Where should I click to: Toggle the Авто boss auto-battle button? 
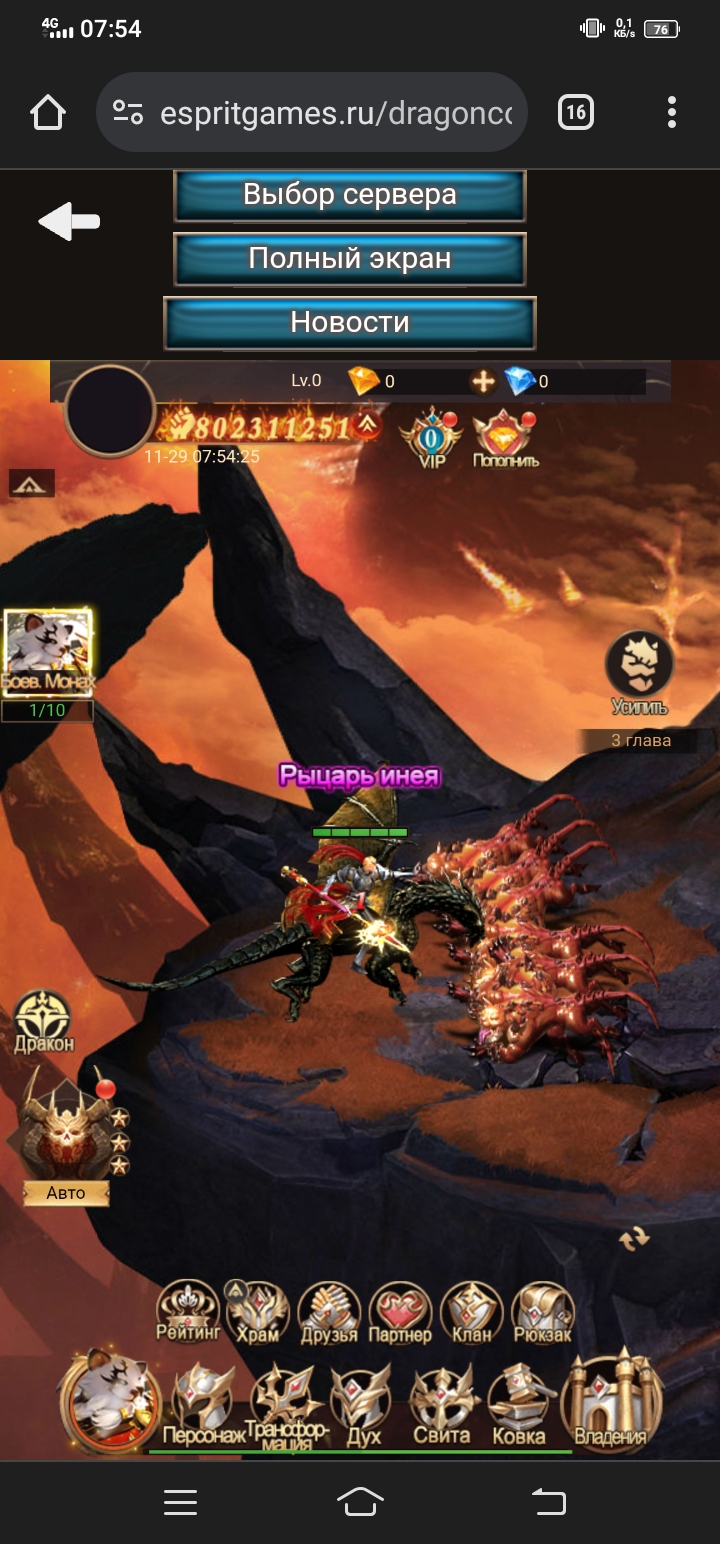[66, 1193]
